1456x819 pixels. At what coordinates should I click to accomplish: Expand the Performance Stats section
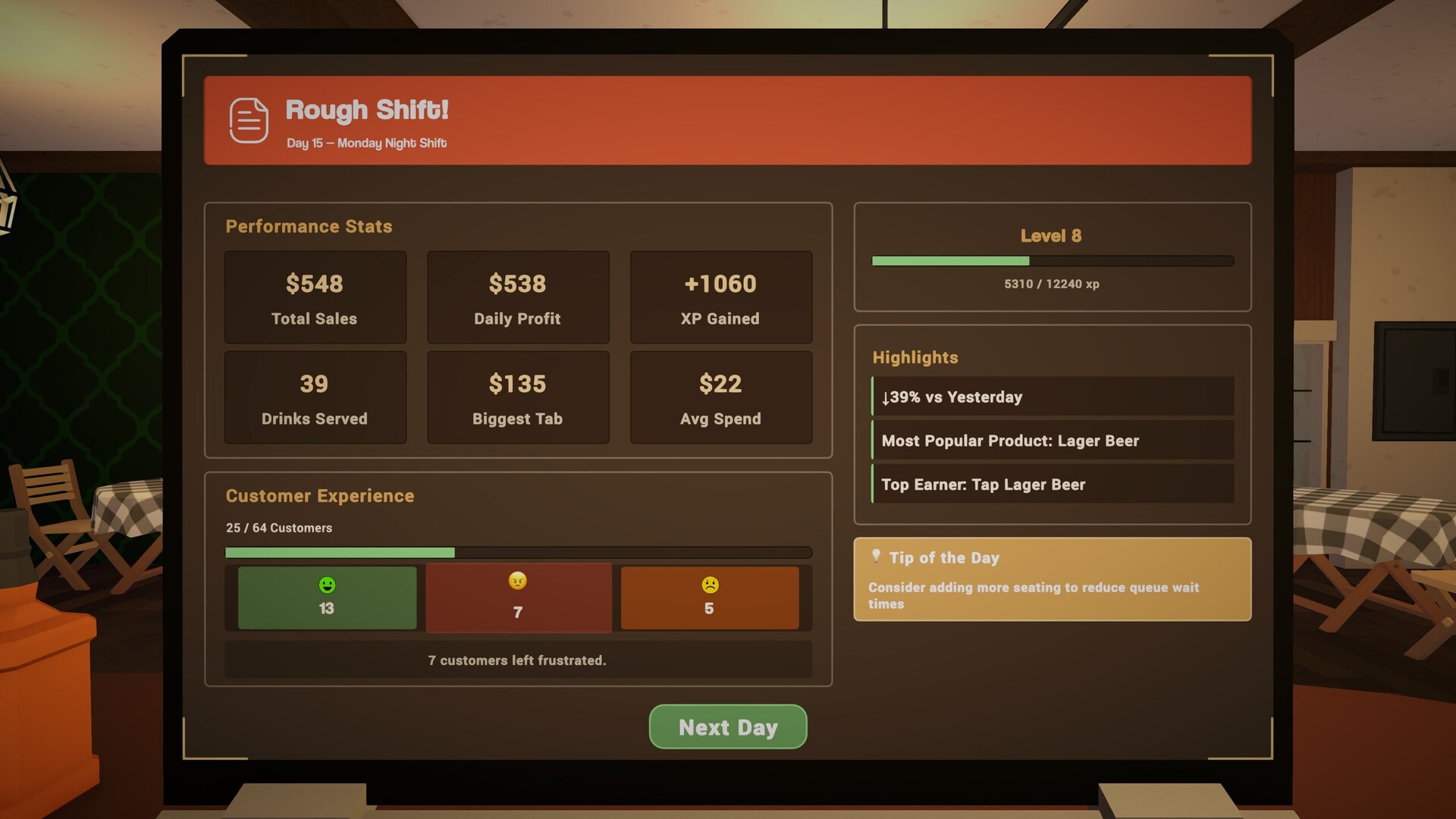point(308,226)
